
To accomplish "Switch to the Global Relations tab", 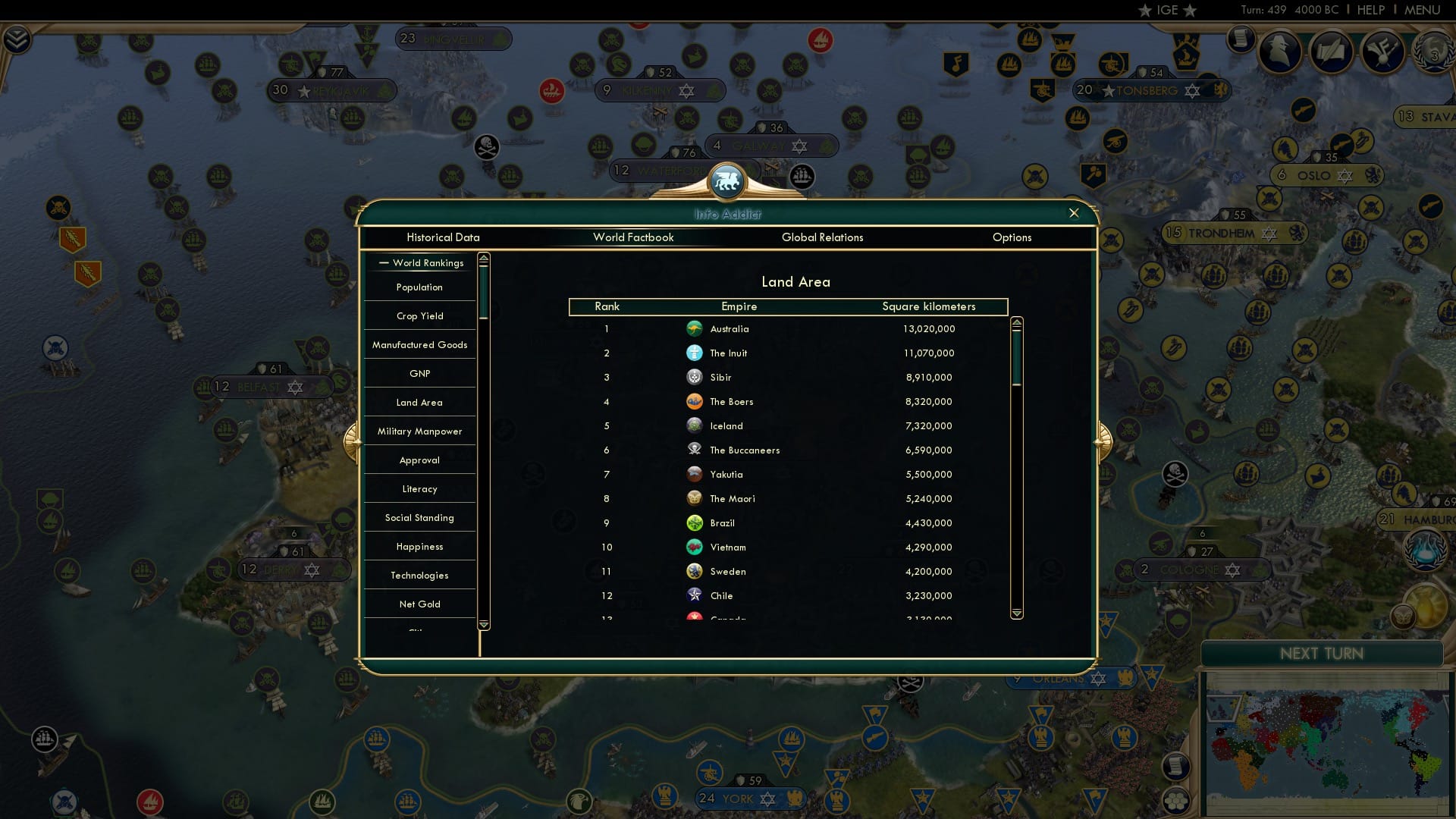I will (x=823, y=237).
